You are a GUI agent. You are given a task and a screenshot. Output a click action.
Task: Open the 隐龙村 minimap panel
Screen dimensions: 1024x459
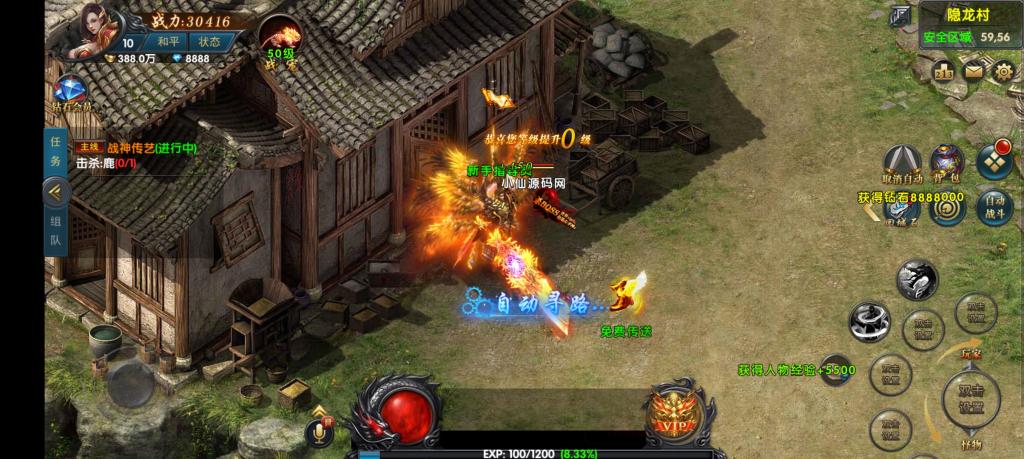click(x=964, y=26)
